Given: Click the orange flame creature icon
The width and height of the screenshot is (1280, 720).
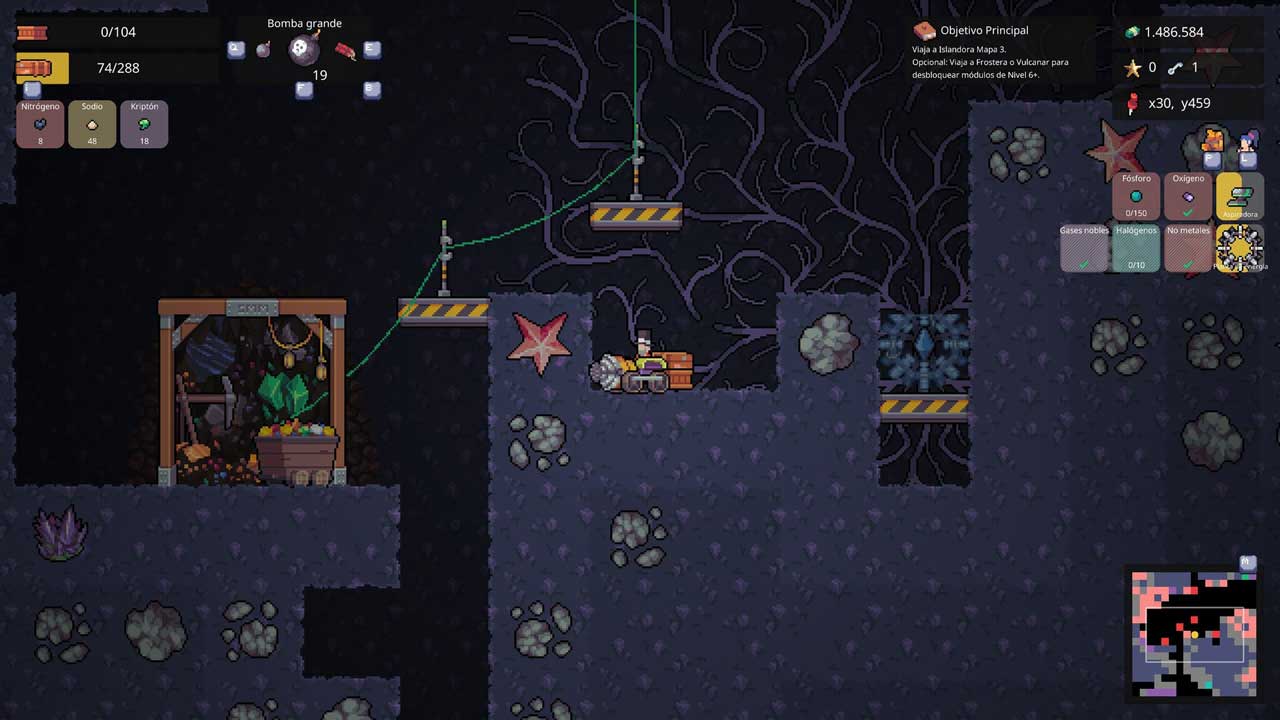Looking at the screenshot, I should click(x=1213, y=141).
